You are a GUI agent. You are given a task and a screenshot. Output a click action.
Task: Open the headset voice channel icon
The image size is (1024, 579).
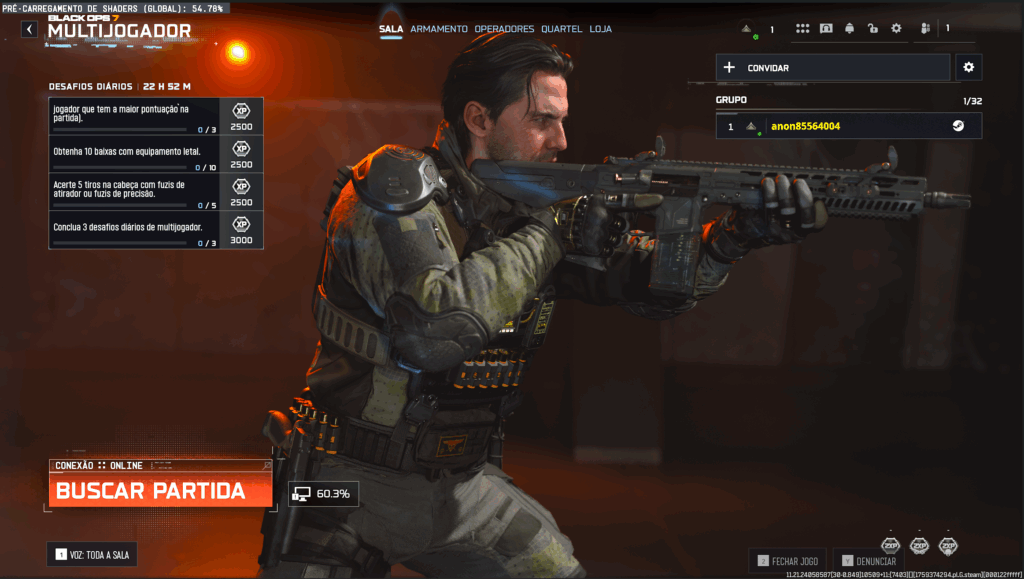click(x=826, y=29)
